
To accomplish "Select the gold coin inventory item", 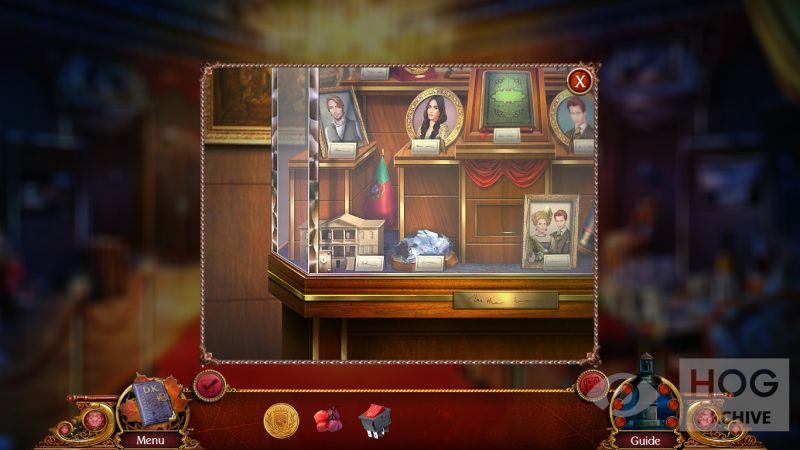I will (281, 420).
